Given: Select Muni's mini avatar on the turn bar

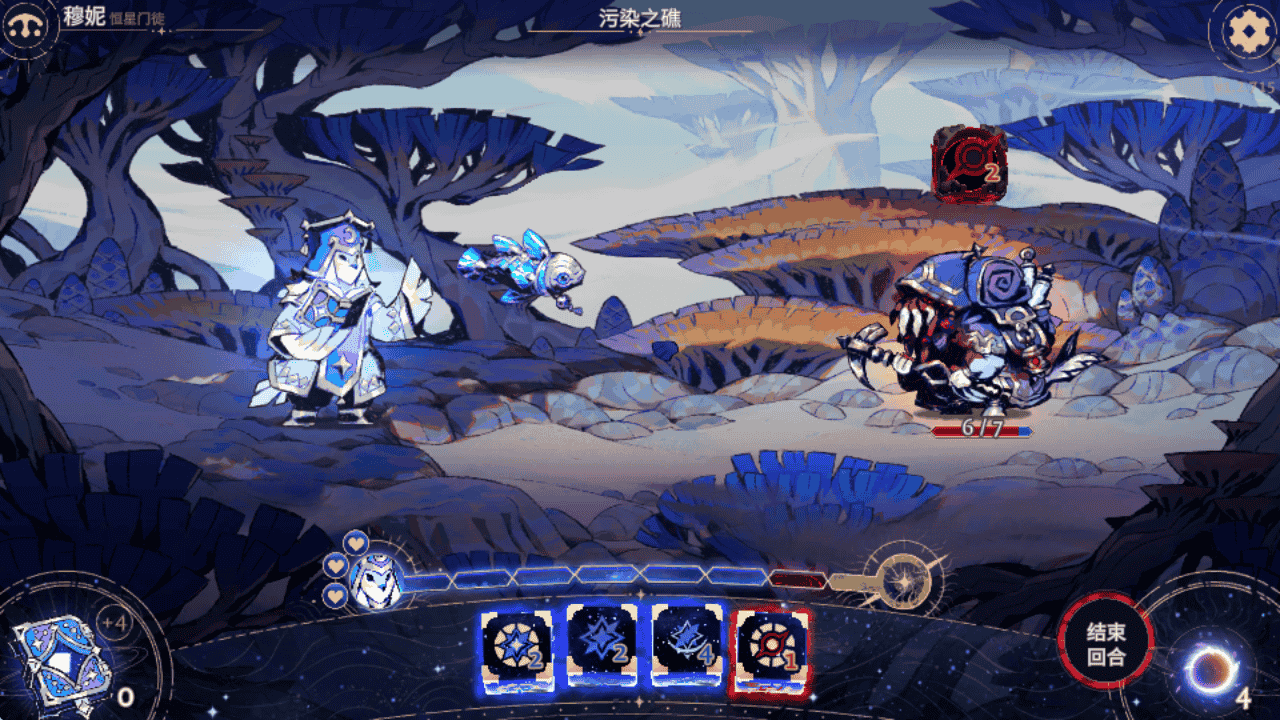Looking at the screenshot, I should 376,581.
